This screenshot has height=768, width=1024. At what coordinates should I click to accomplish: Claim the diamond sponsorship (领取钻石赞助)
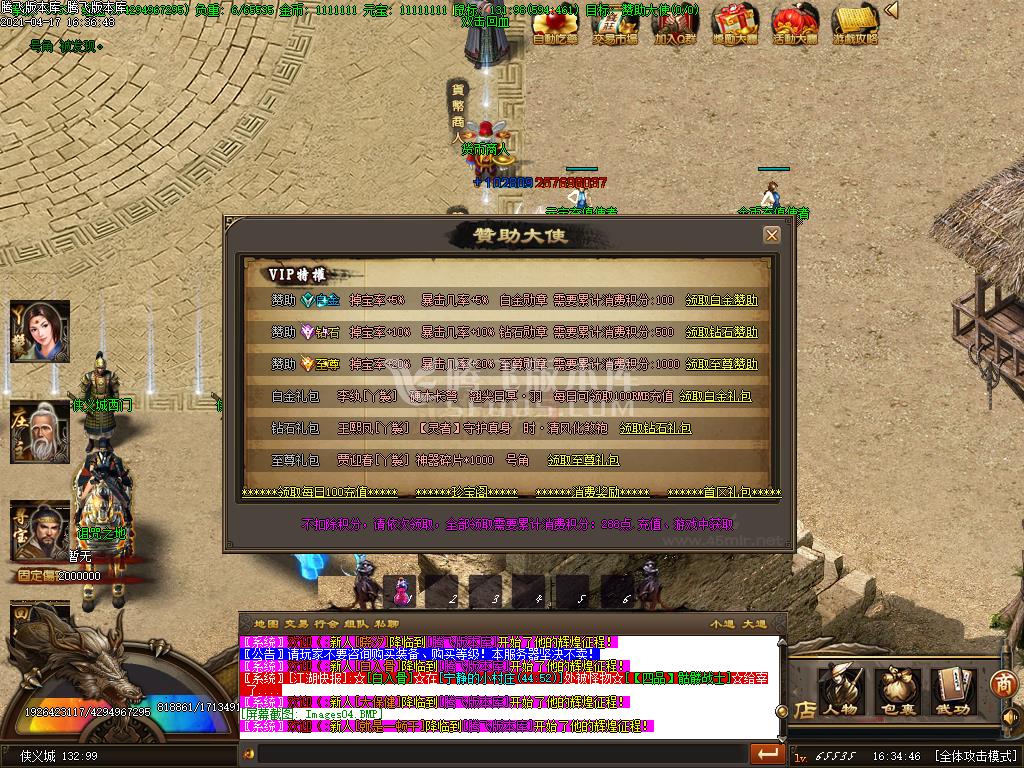[x=721, y=332]
